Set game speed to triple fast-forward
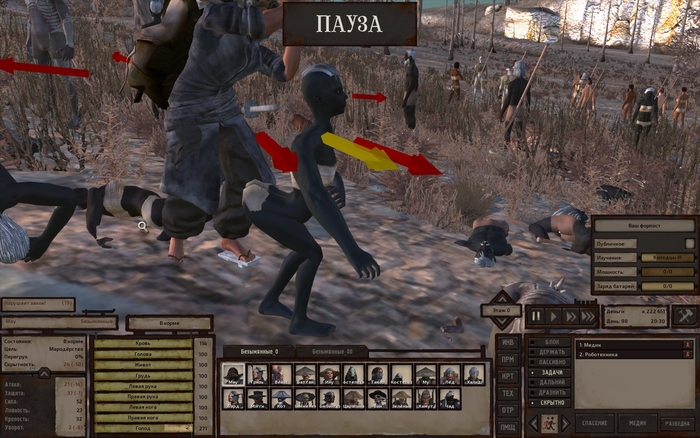Screen dimensions: 700x438 click(x=590, y=316)
